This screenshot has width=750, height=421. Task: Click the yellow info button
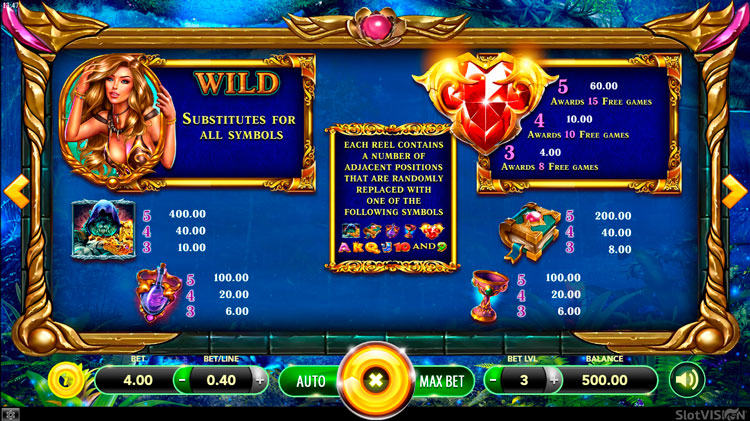tap(66, 380)
